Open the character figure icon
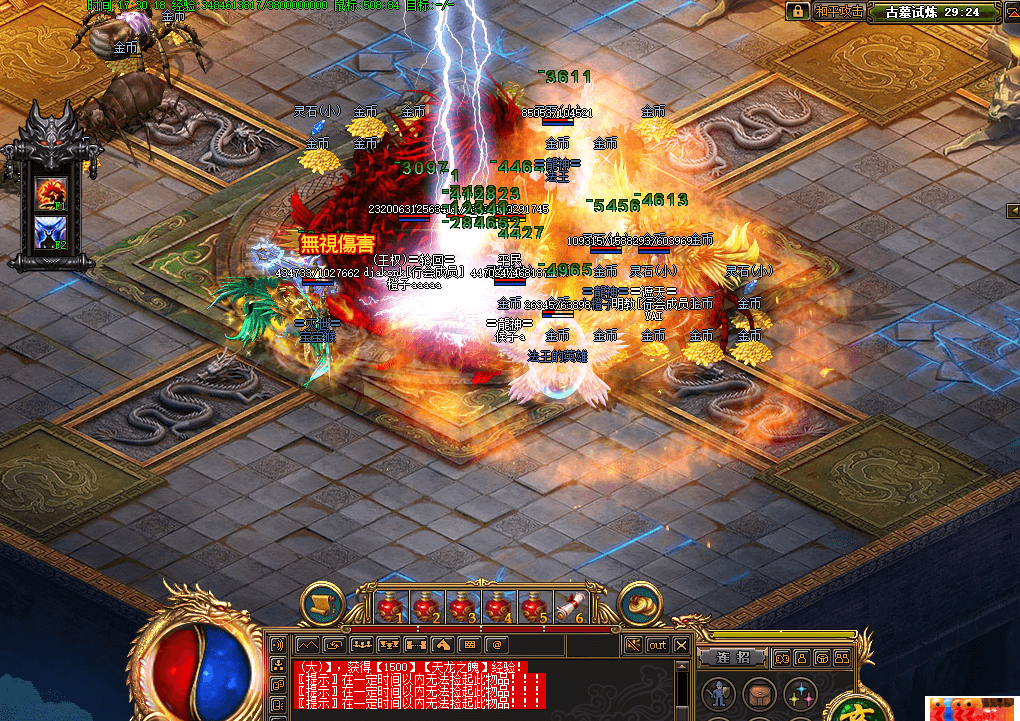Screen dimensions: 1020x721 point(715,694)
